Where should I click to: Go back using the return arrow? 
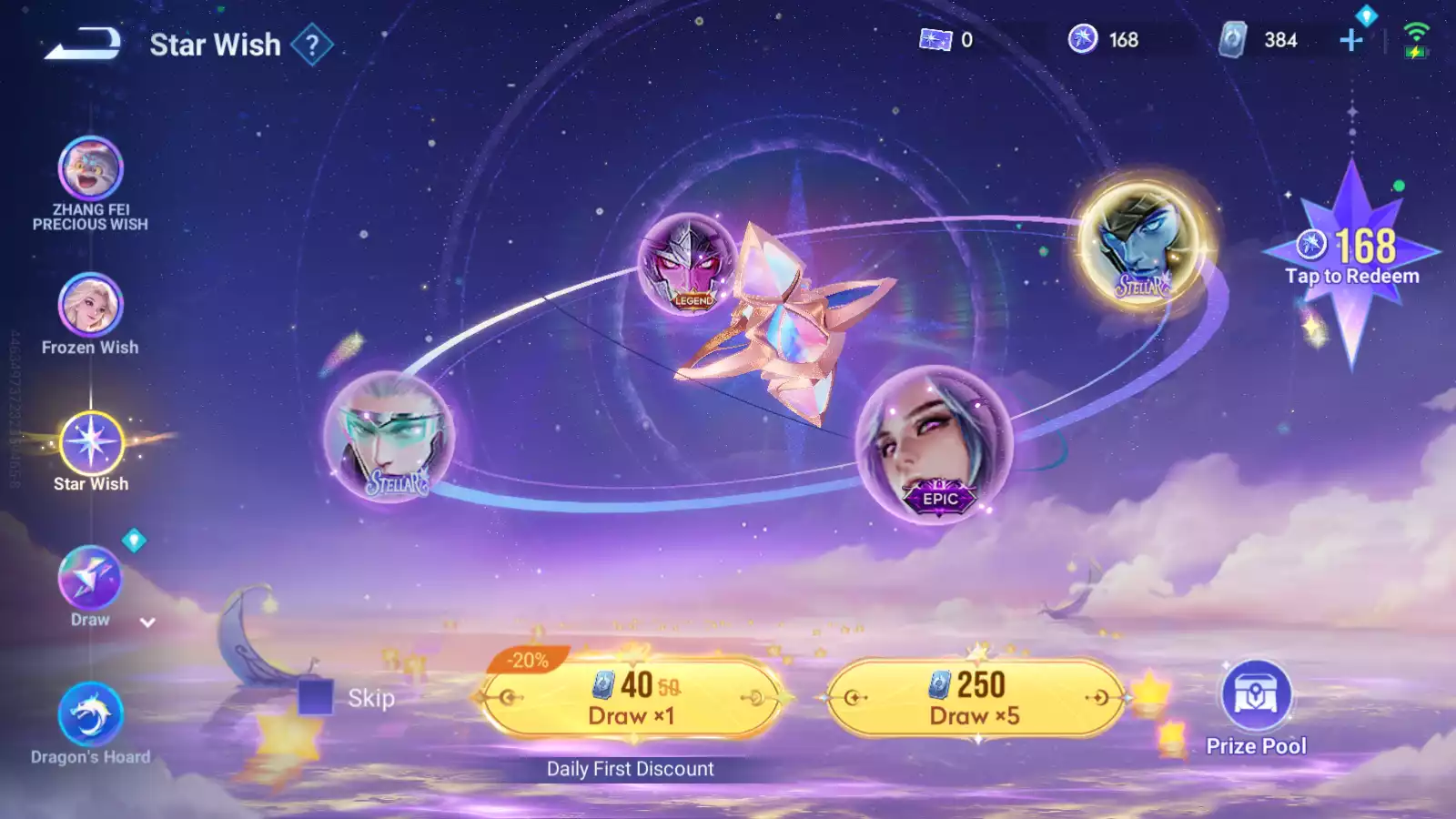click(83, 43)
